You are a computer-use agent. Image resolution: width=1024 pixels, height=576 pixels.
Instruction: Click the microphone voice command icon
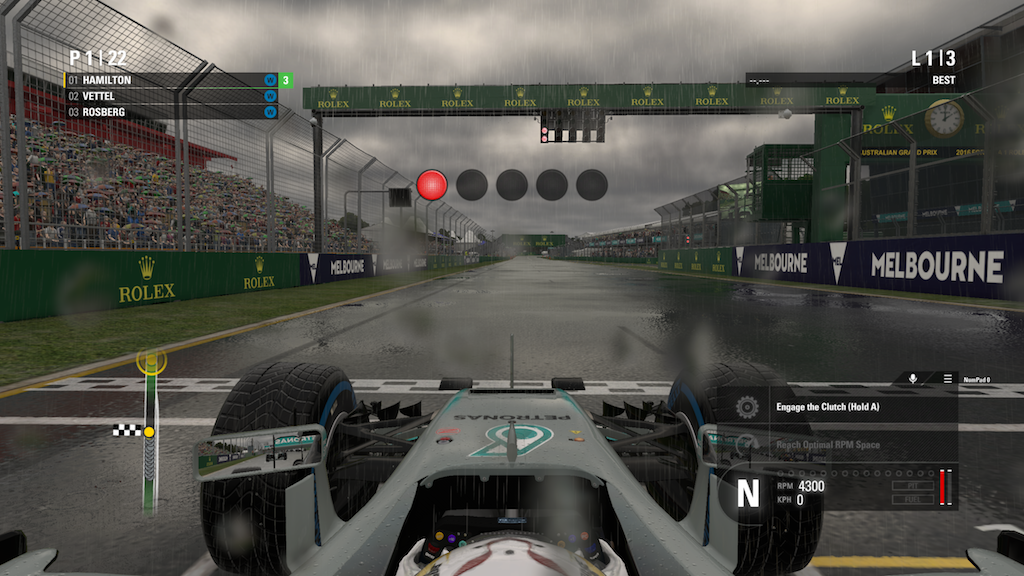click(912, 379)
